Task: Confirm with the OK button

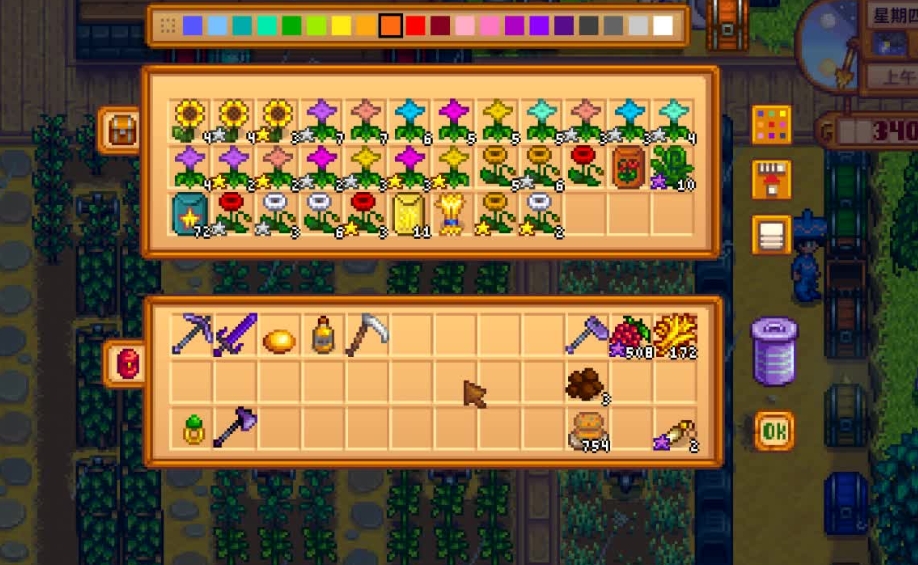Action: pyautogui.click(x=773, y=431)
